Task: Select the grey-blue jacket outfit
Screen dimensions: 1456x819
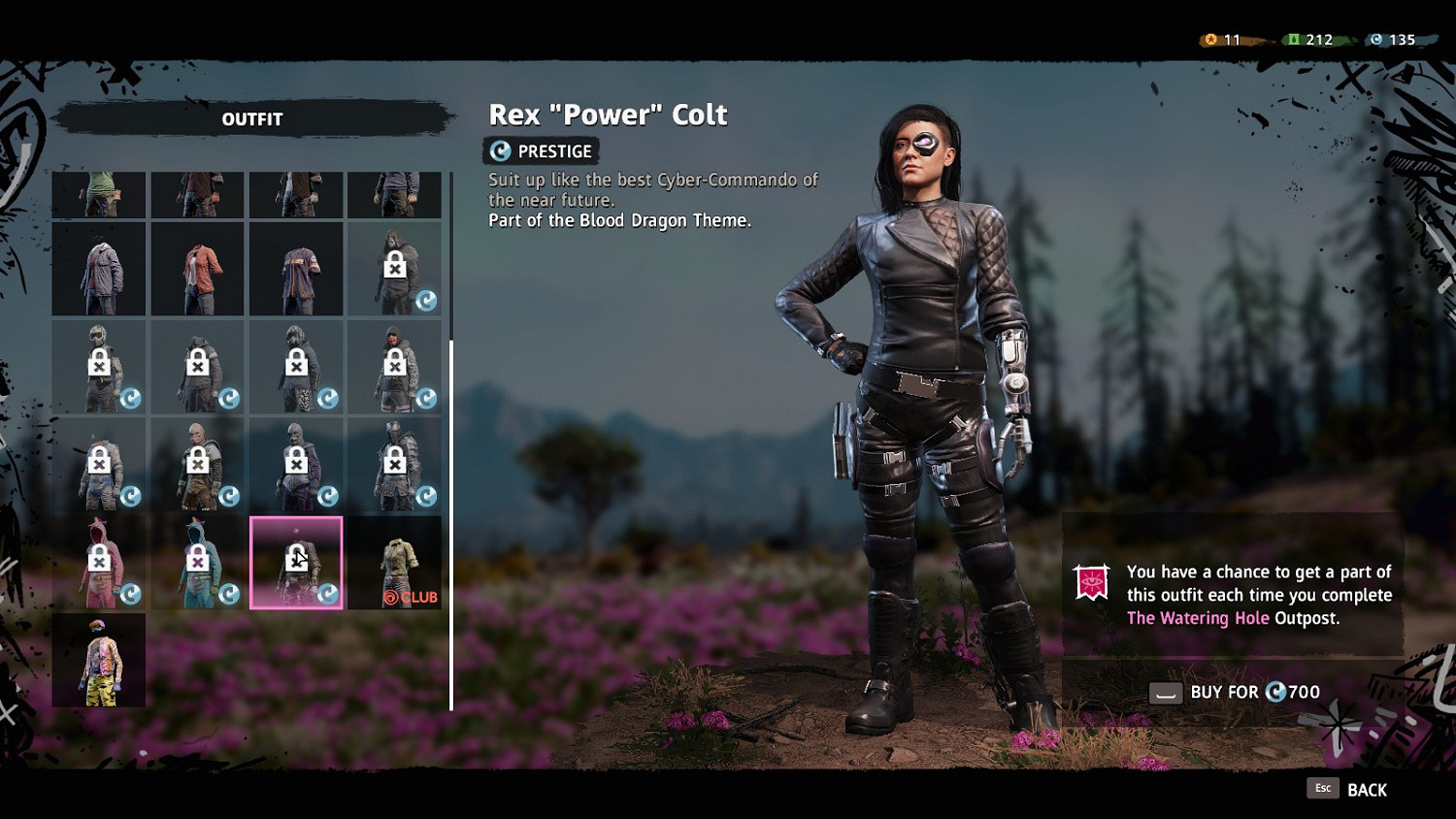Action: click(99, 269)
